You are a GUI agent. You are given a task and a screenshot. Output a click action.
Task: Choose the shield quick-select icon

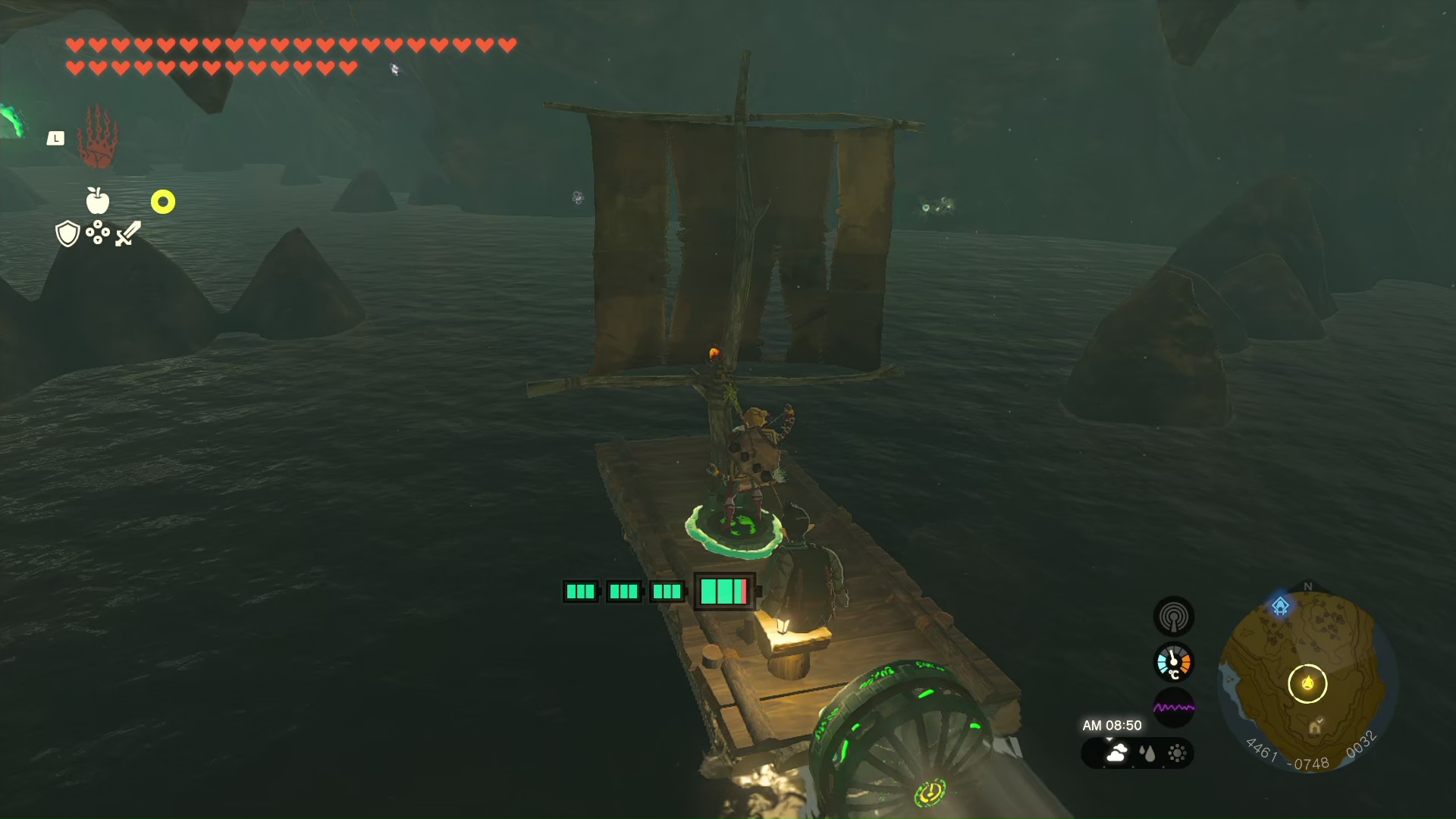click(x=67, y=234)
